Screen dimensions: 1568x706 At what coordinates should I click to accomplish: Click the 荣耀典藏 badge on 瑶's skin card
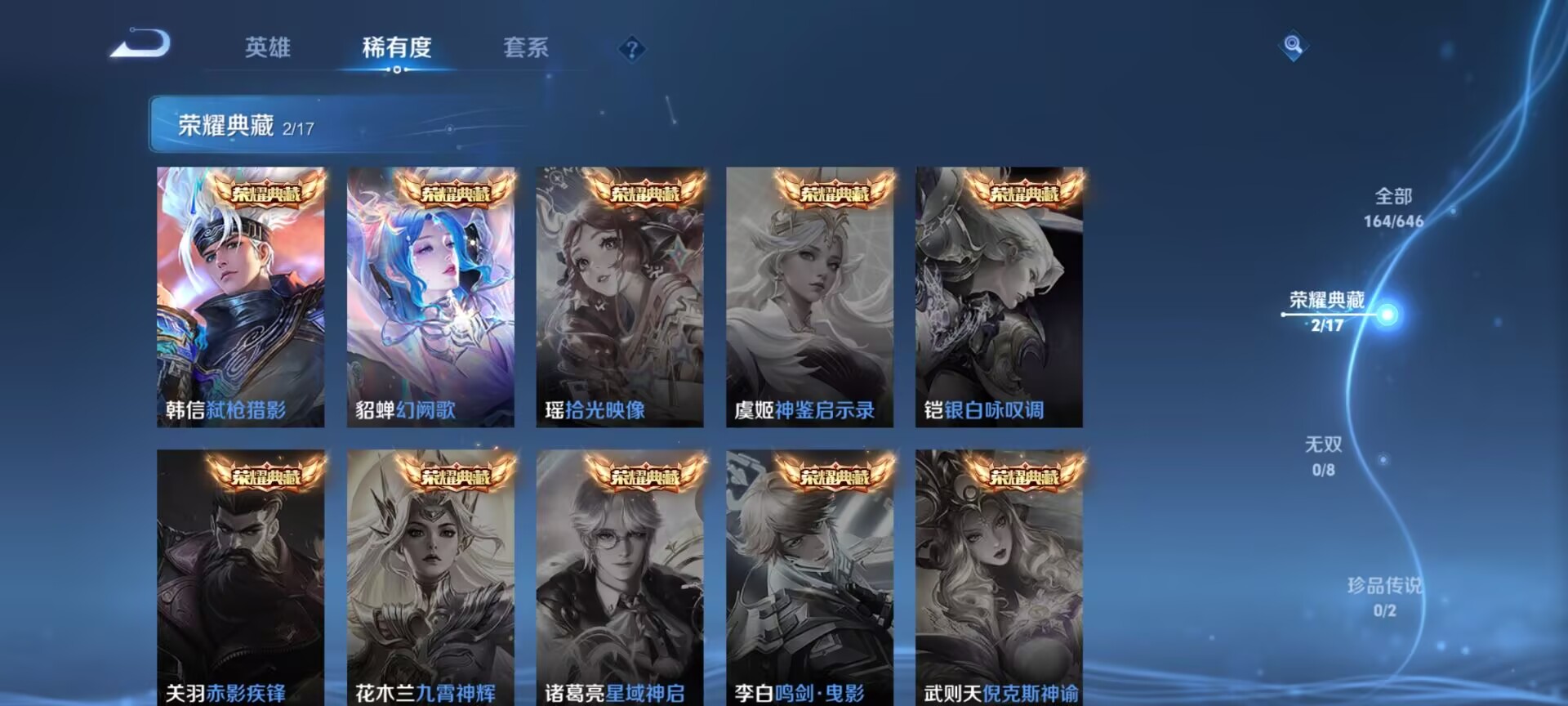pos(646,194)
